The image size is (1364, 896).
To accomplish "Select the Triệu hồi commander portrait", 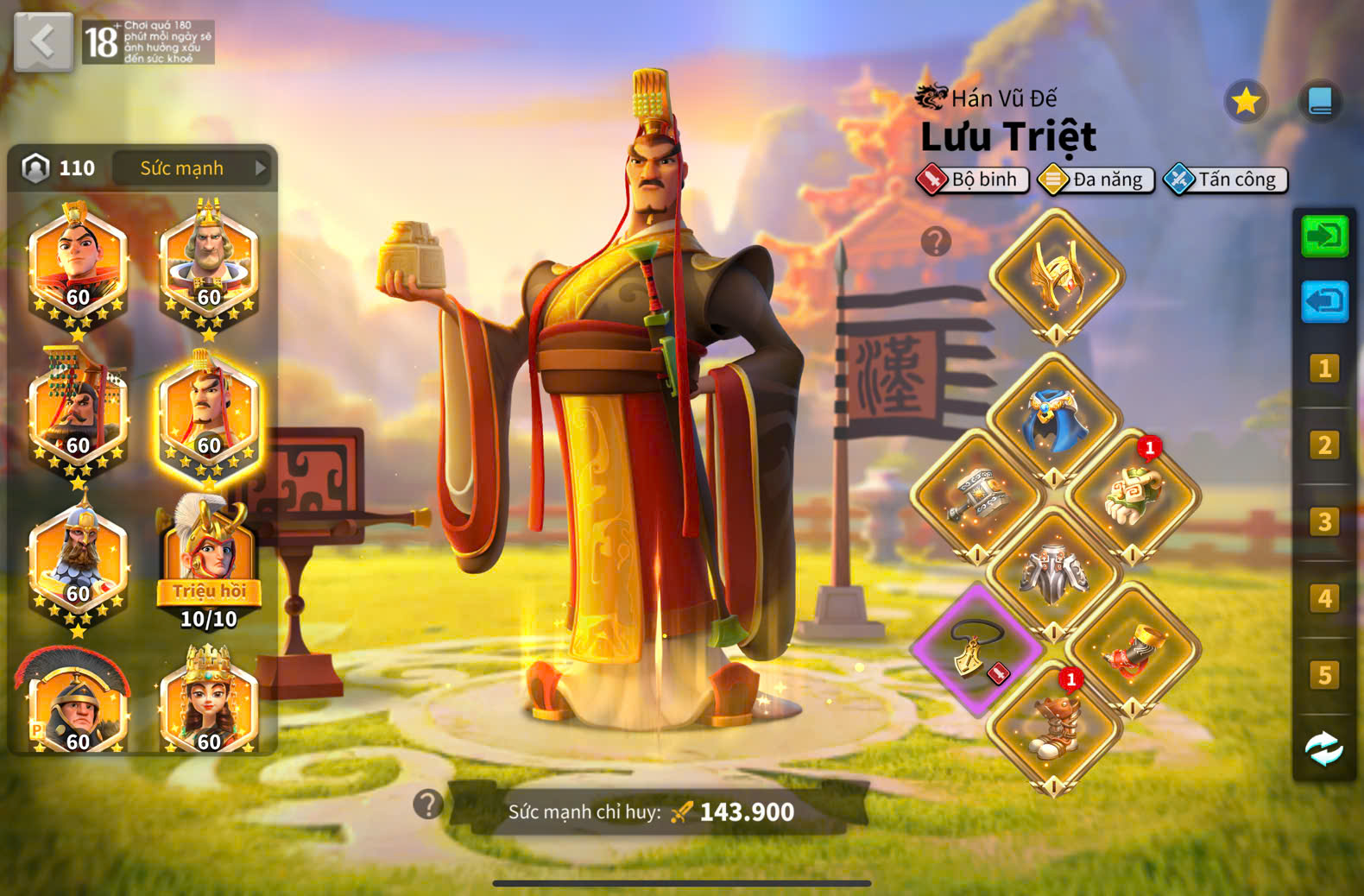I will pos(208,561).
